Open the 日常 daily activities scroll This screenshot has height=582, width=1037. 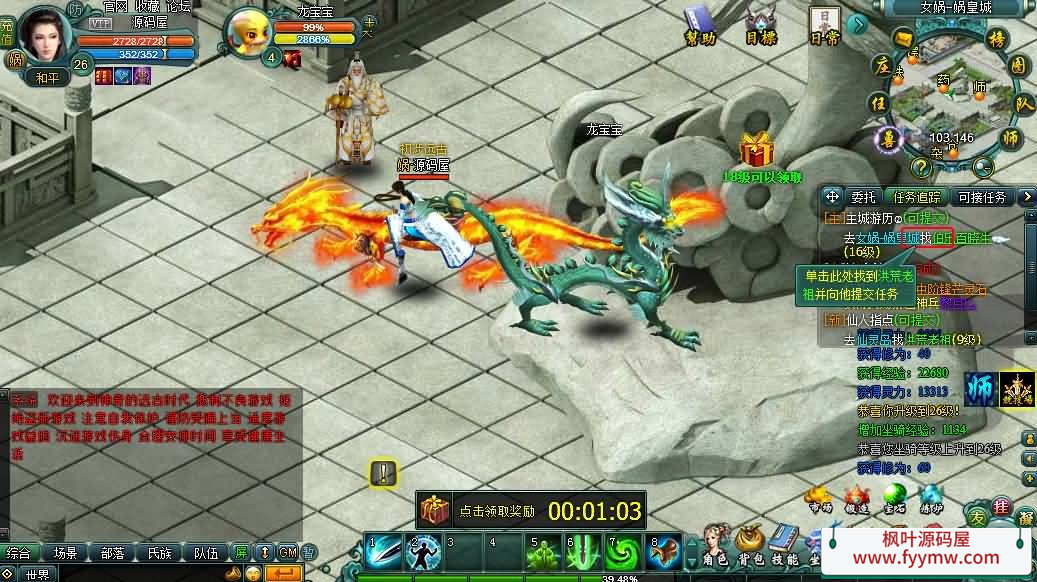[824, 22]
